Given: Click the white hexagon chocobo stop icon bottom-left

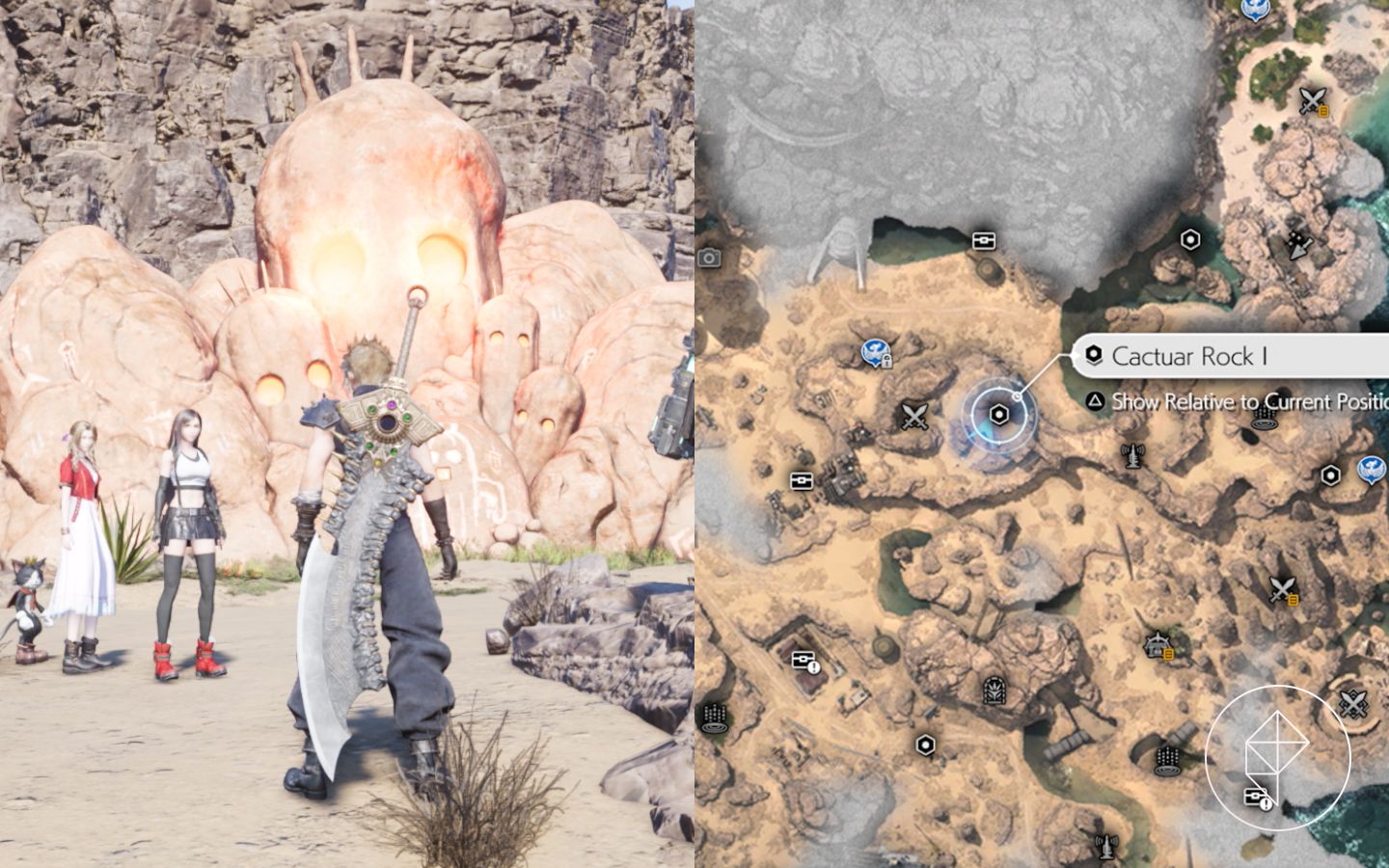Looking at the screenshot, I should (x=925, y=745).
